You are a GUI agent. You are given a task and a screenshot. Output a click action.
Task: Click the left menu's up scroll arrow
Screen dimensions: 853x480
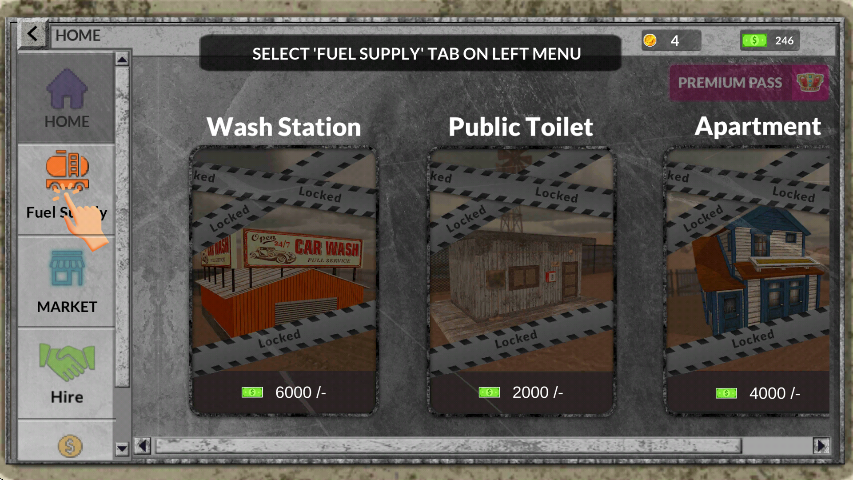pos(123,59)
